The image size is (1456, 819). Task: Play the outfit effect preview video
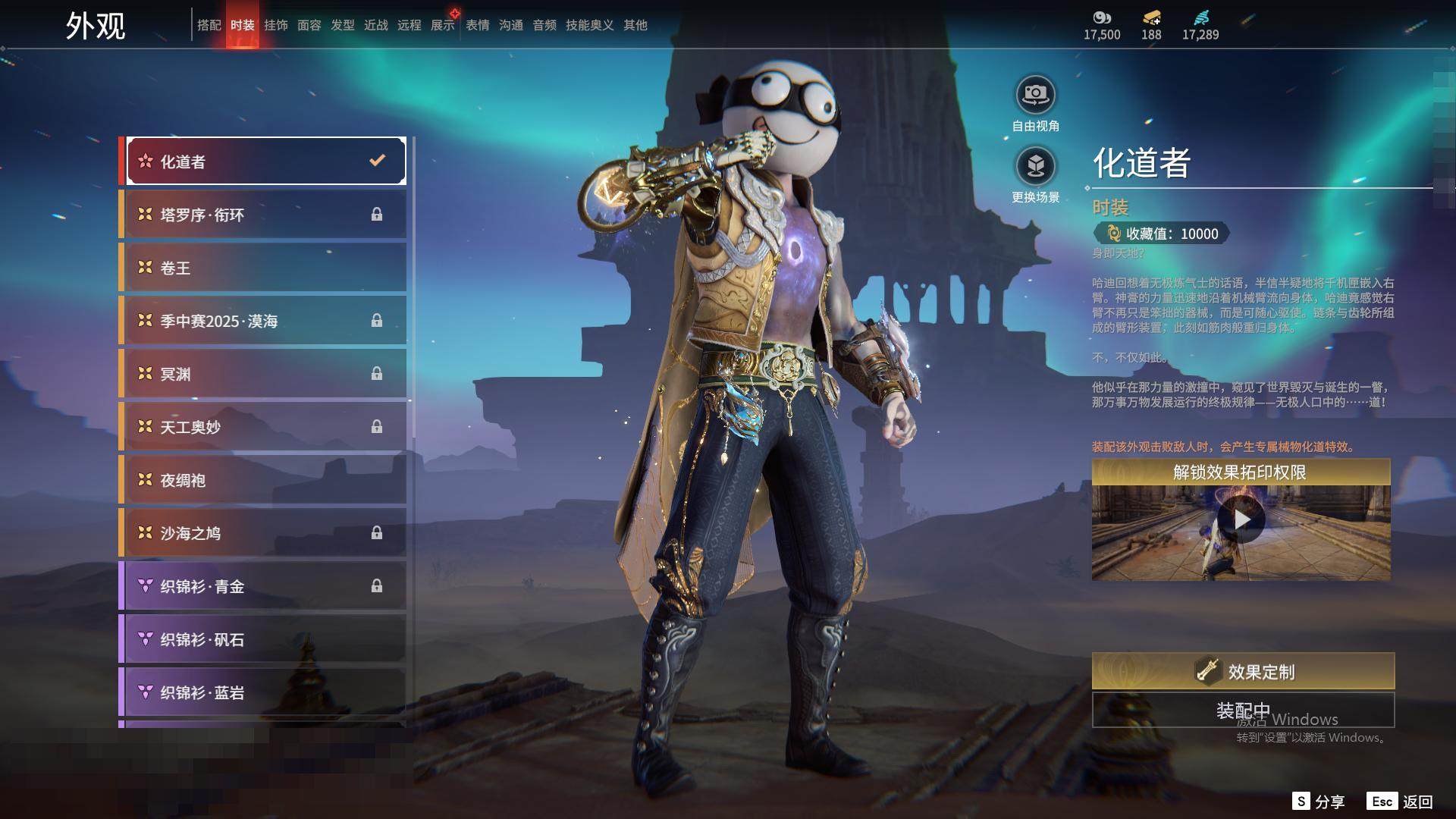(x=1241, y=519)
